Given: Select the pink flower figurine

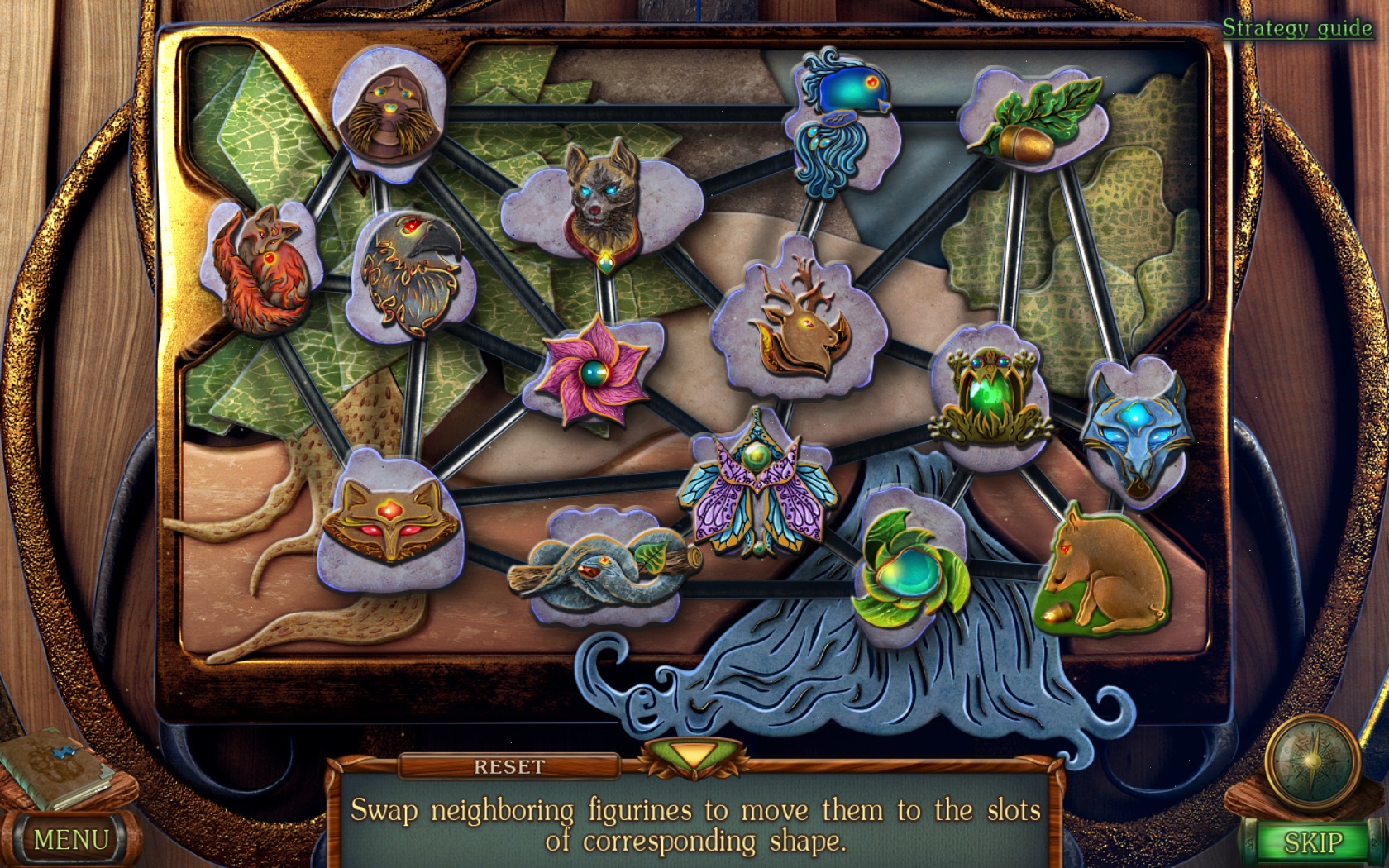Looking at the screenshot, I should coord(599,376).
